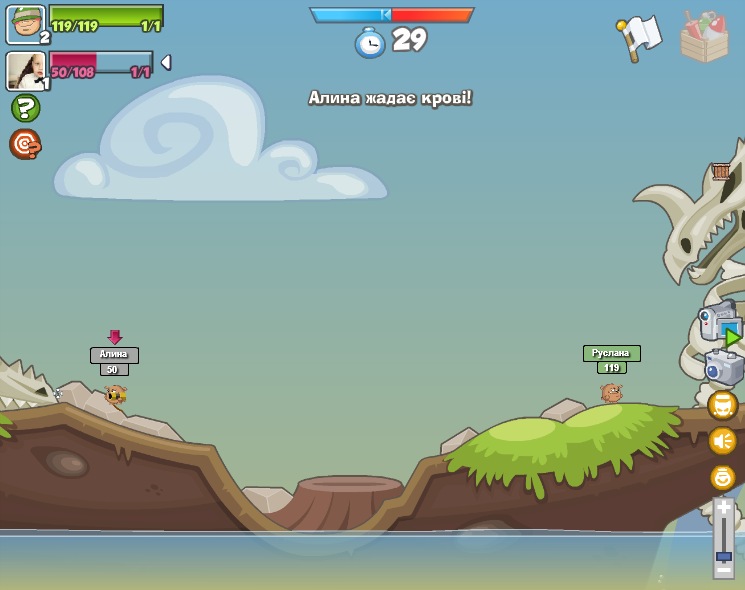Start video recording with the camcorder icon
745x590 pixels.
click(x=719, y=323)
